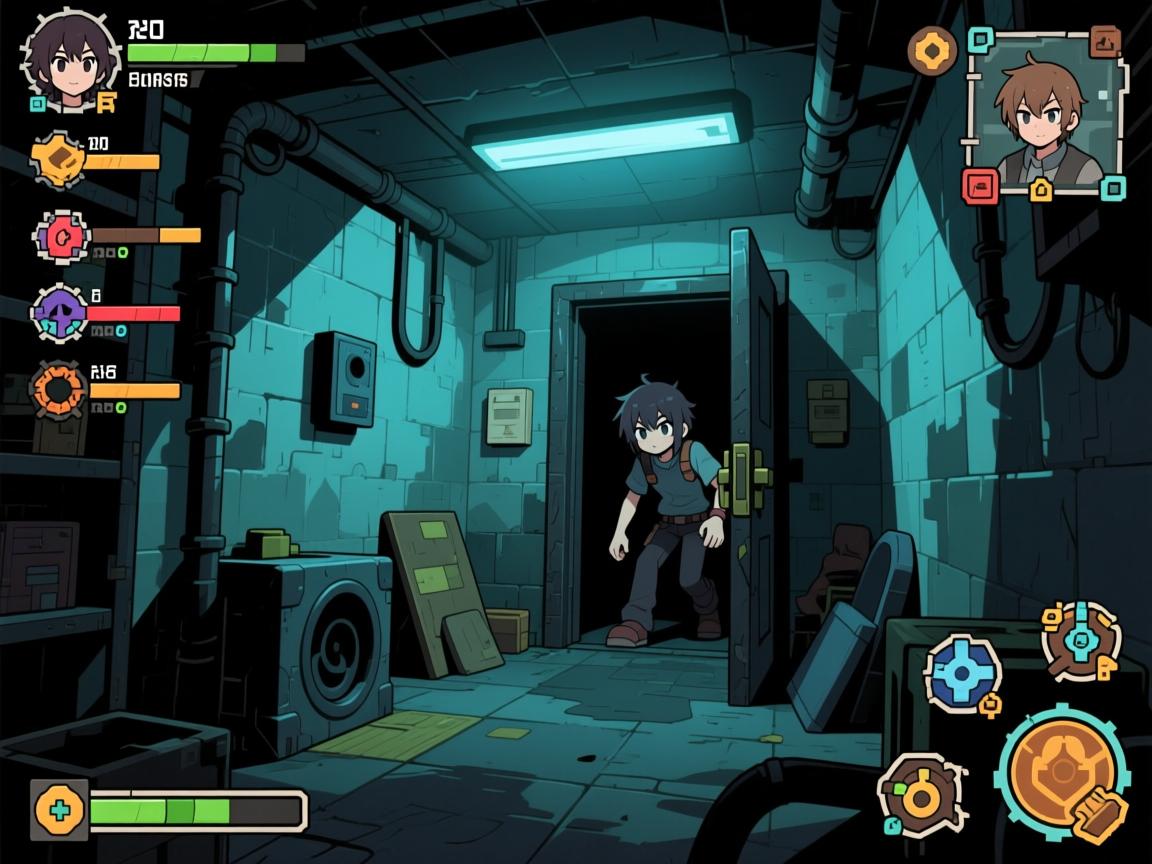The height and width of the screenshot is (864, 1152).
Task: Click the brown corner button on portrait frame
Action: (x=1104, y=42)
